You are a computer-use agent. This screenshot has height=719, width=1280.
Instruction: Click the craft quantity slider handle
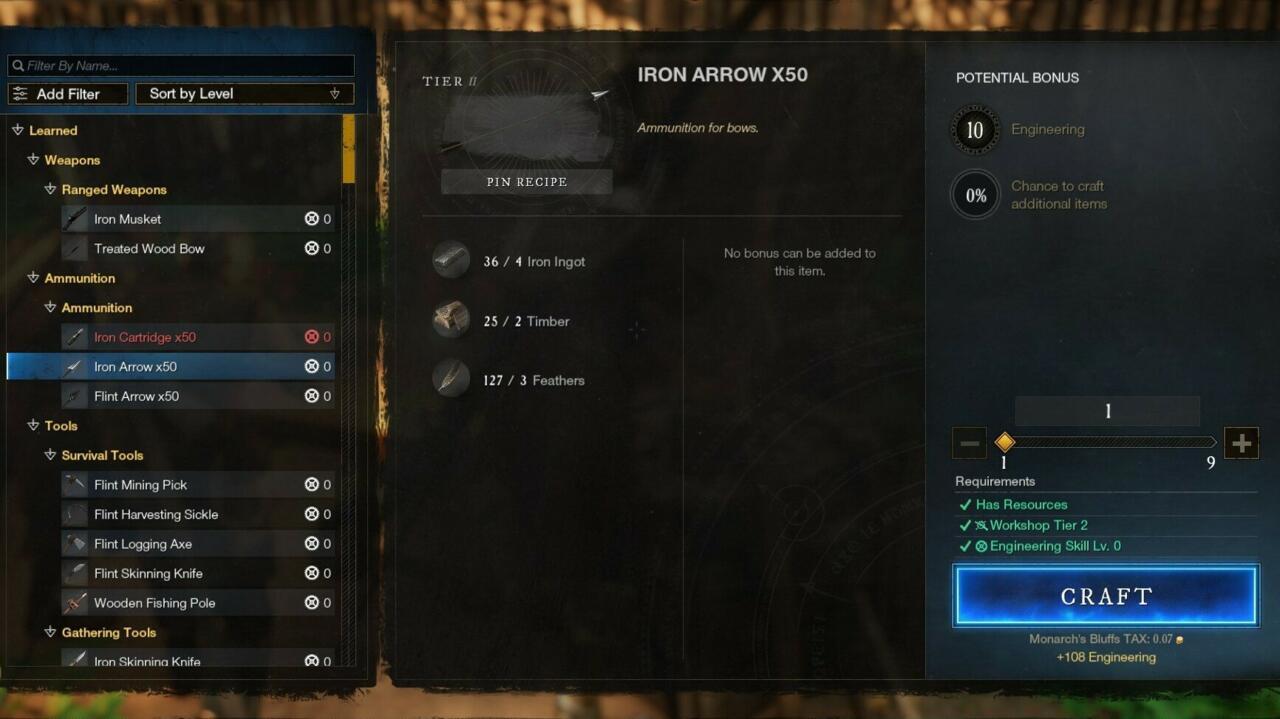[x=1005, y=442]
